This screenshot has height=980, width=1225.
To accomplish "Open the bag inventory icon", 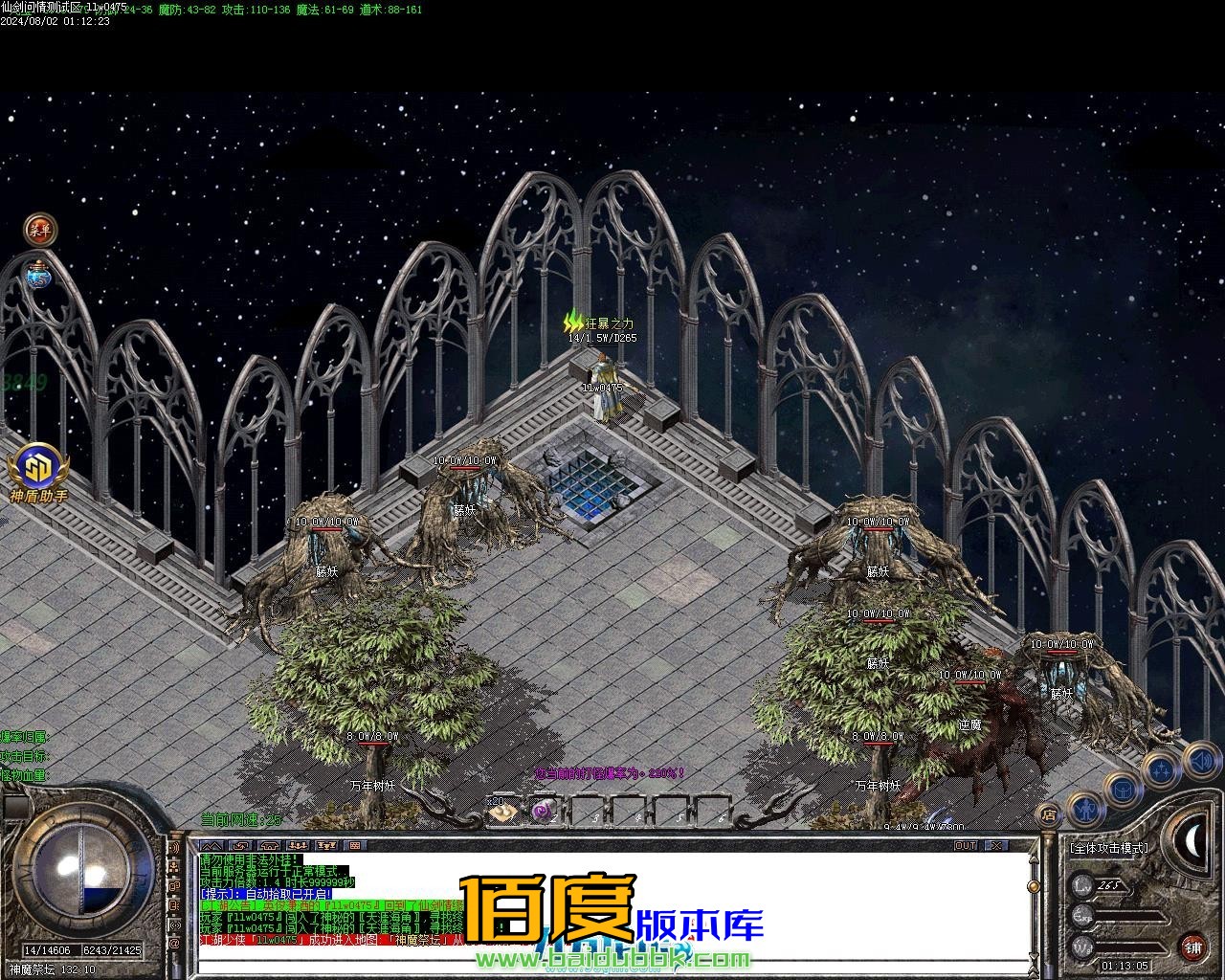I will pyautogui.click(x=1123, y=791).
